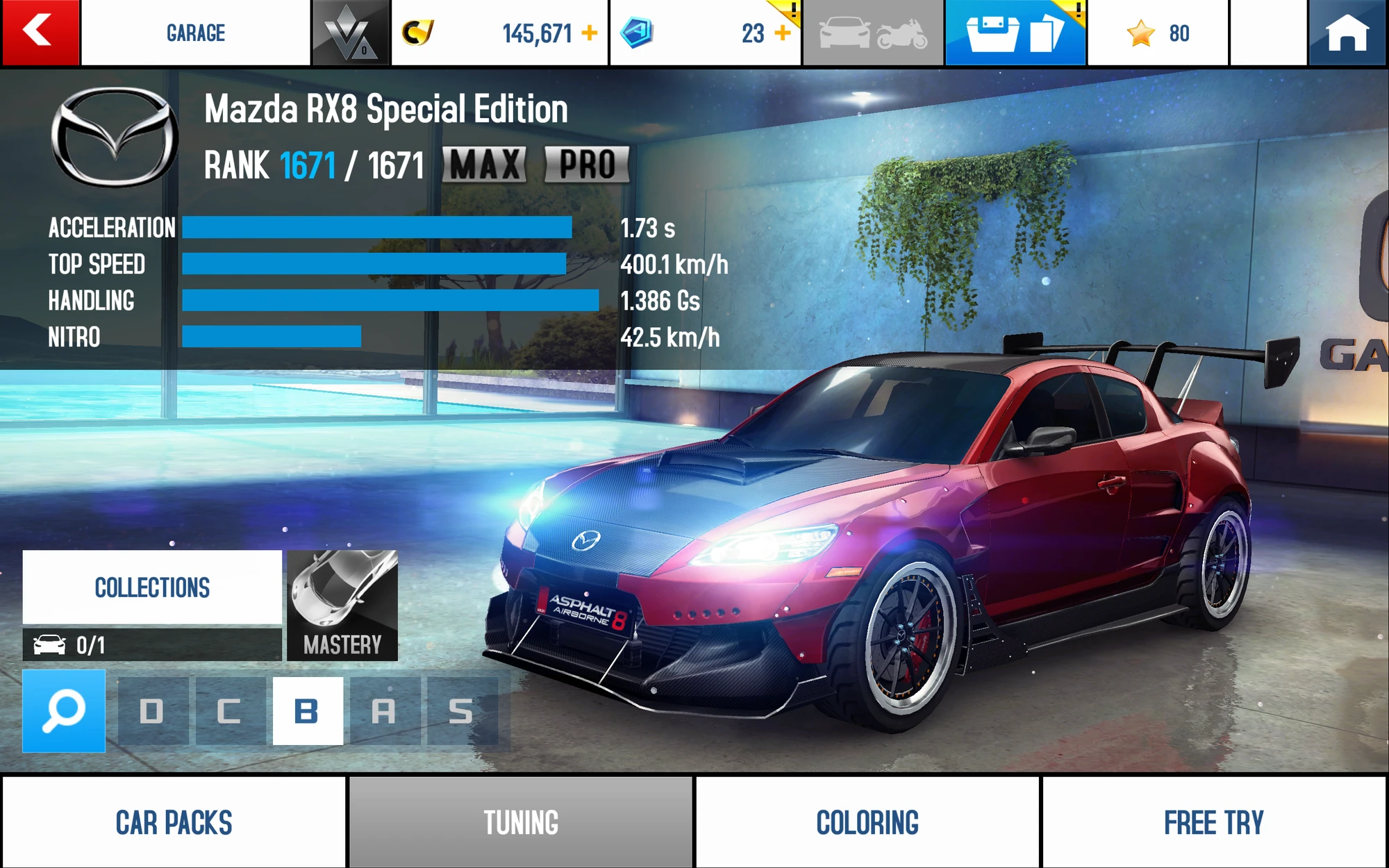
Task: Click the Mazda brand logo
Action: (117, 135)
